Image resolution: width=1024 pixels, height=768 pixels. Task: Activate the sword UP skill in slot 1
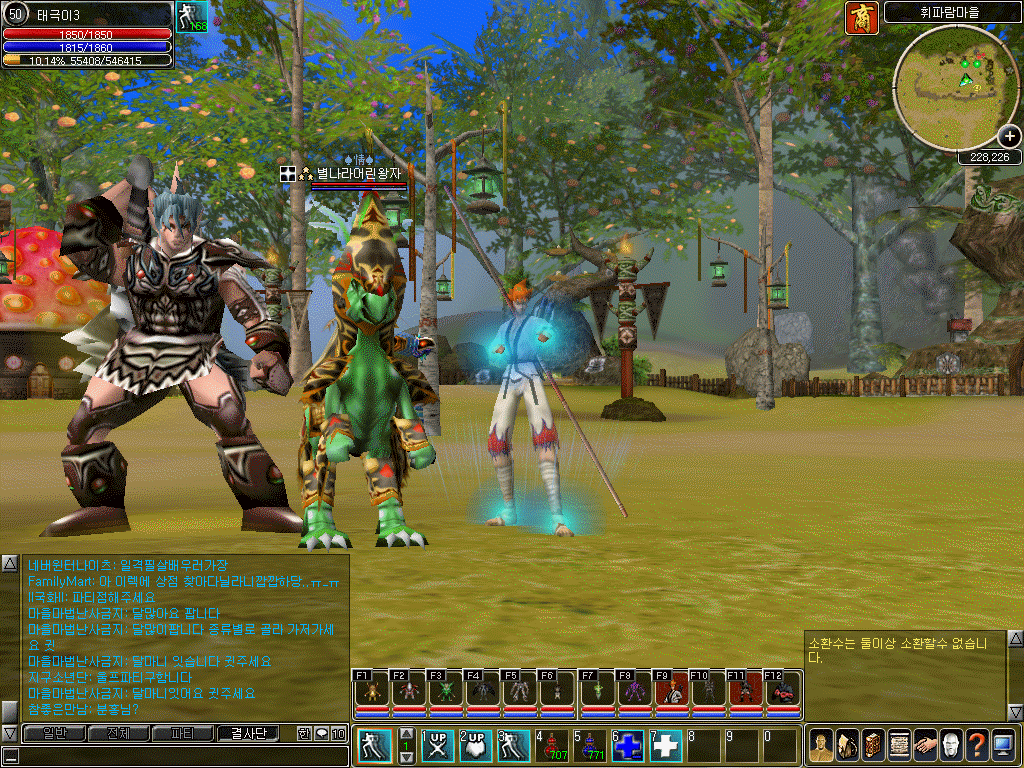pyautogui.click(x=436, y=745)
